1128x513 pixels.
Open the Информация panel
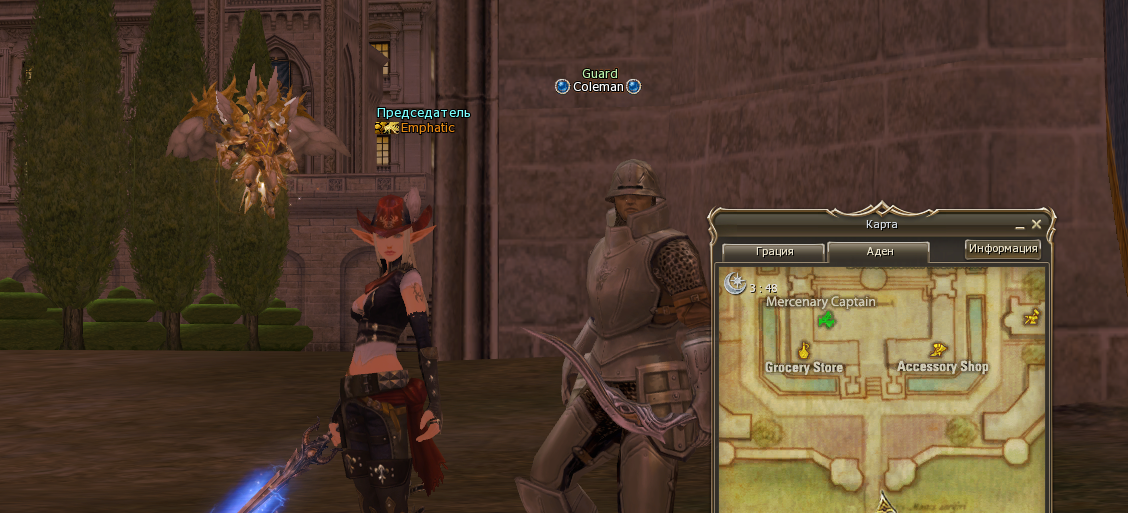[1002, 249]
